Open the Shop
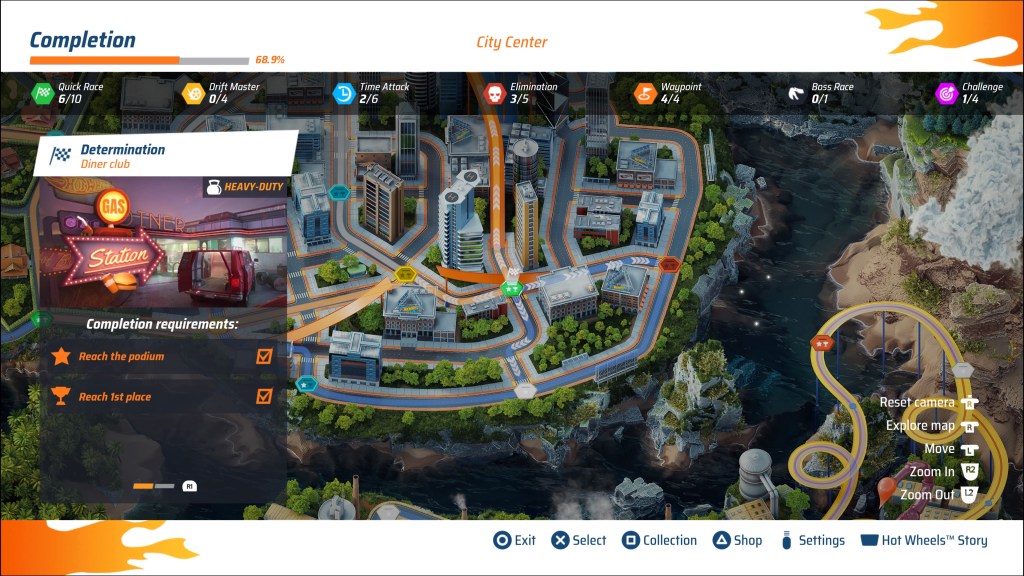The image size is (1024, 576). (x=737, y=540)
